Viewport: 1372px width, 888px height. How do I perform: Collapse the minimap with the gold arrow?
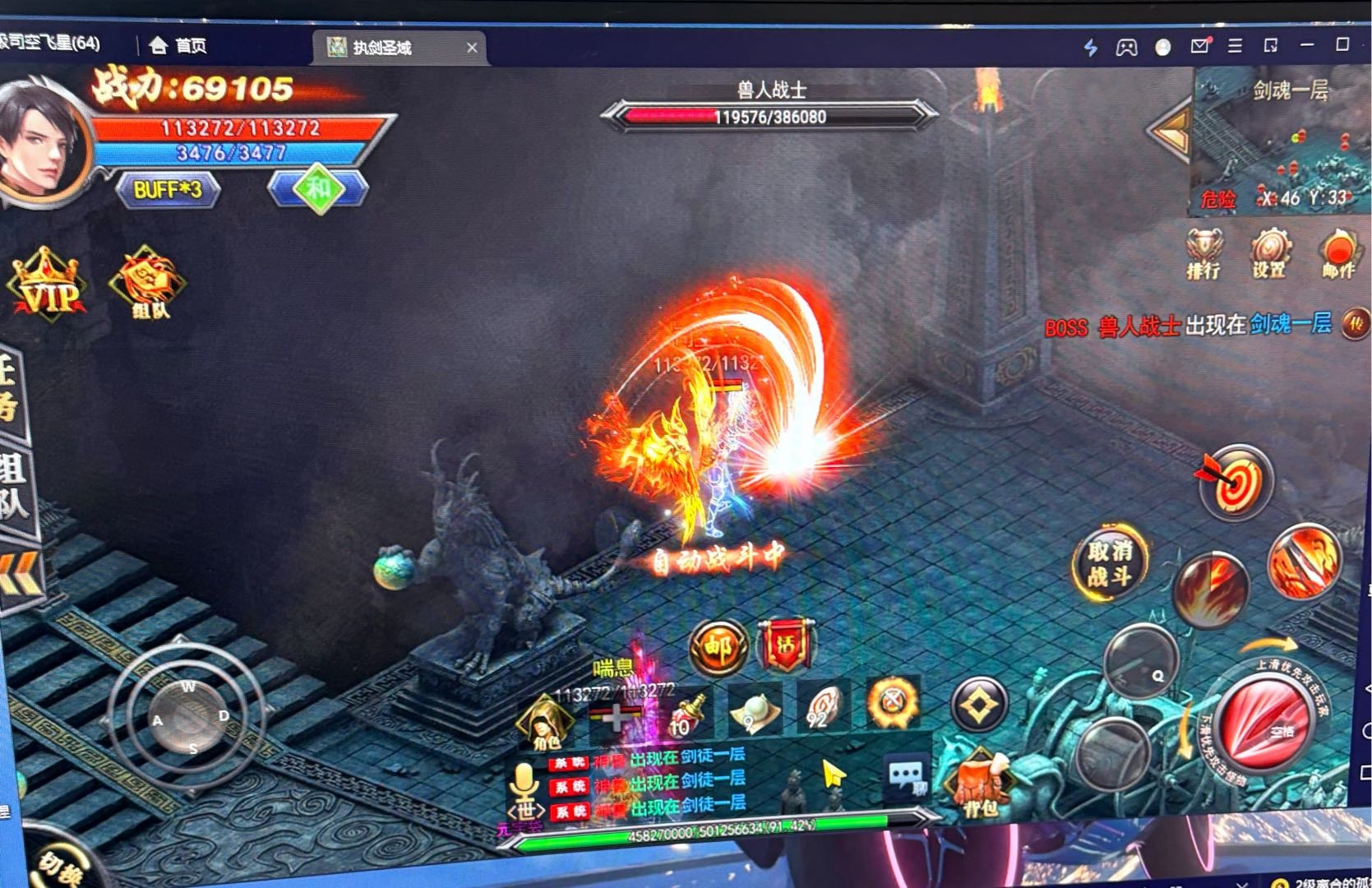click(x=1171, y=130)
